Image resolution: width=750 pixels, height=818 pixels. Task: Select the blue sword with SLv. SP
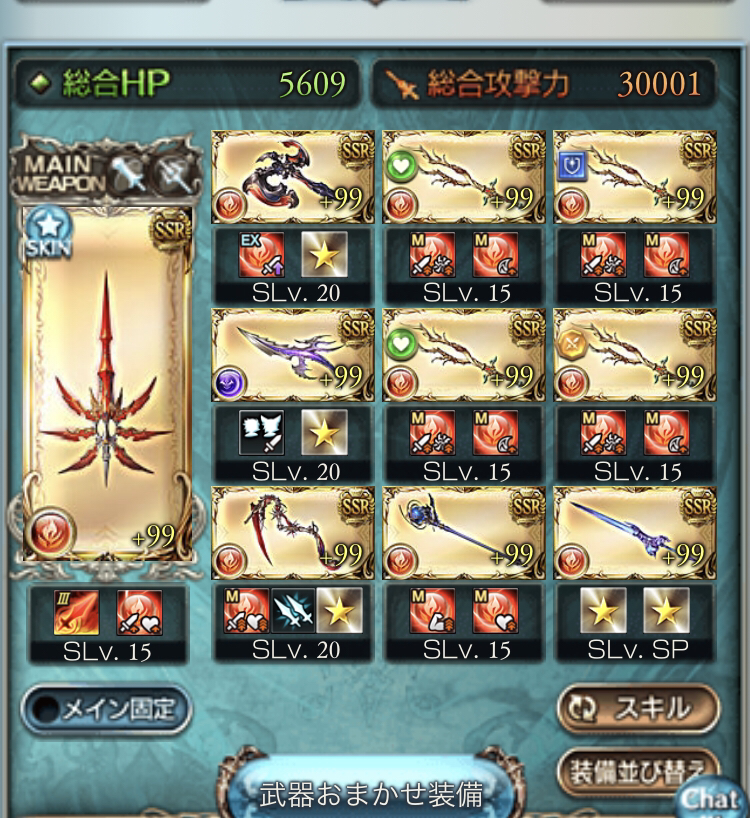634,533
